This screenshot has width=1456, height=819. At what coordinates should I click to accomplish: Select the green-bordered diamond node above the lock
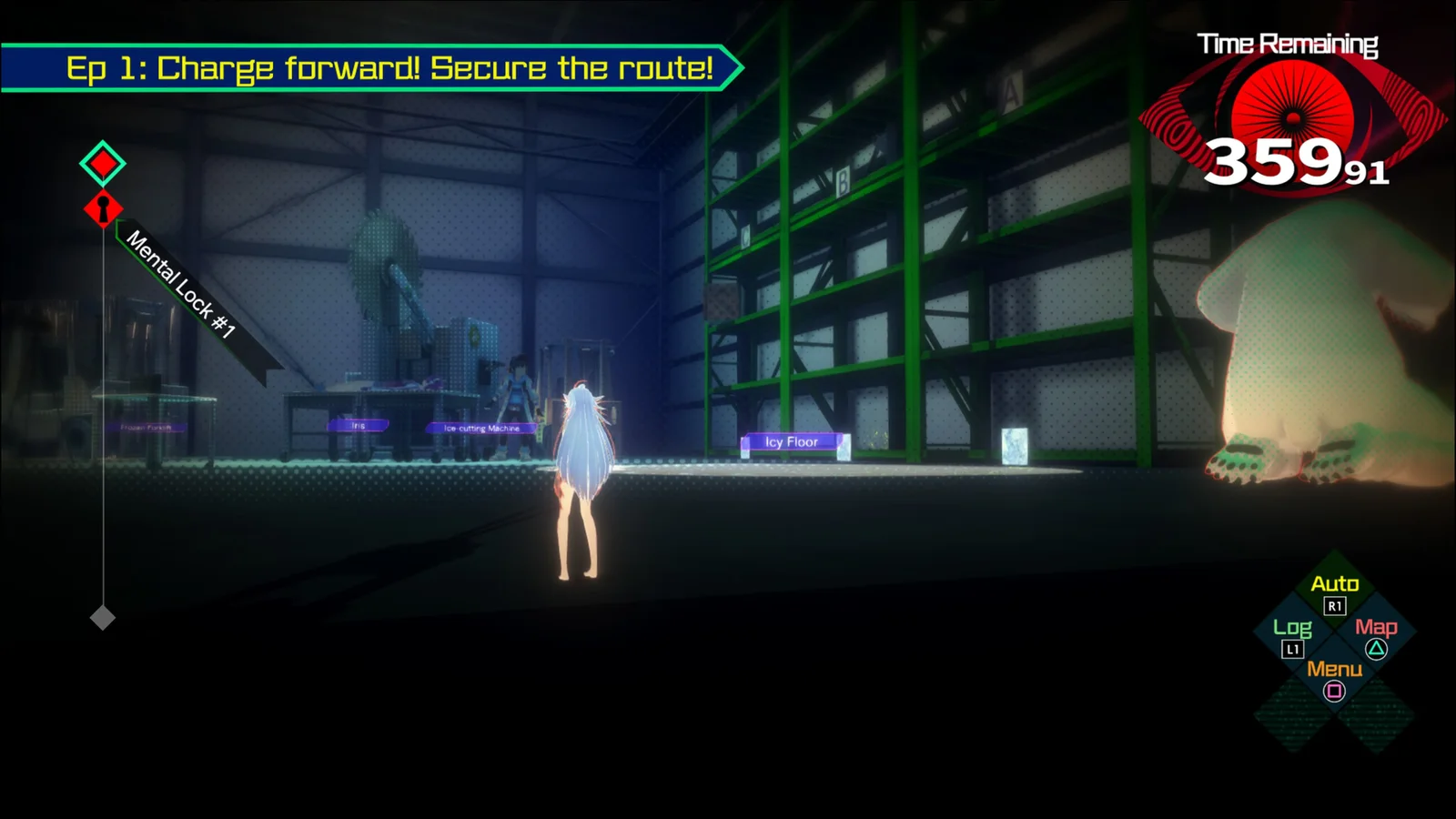(103, 164)
